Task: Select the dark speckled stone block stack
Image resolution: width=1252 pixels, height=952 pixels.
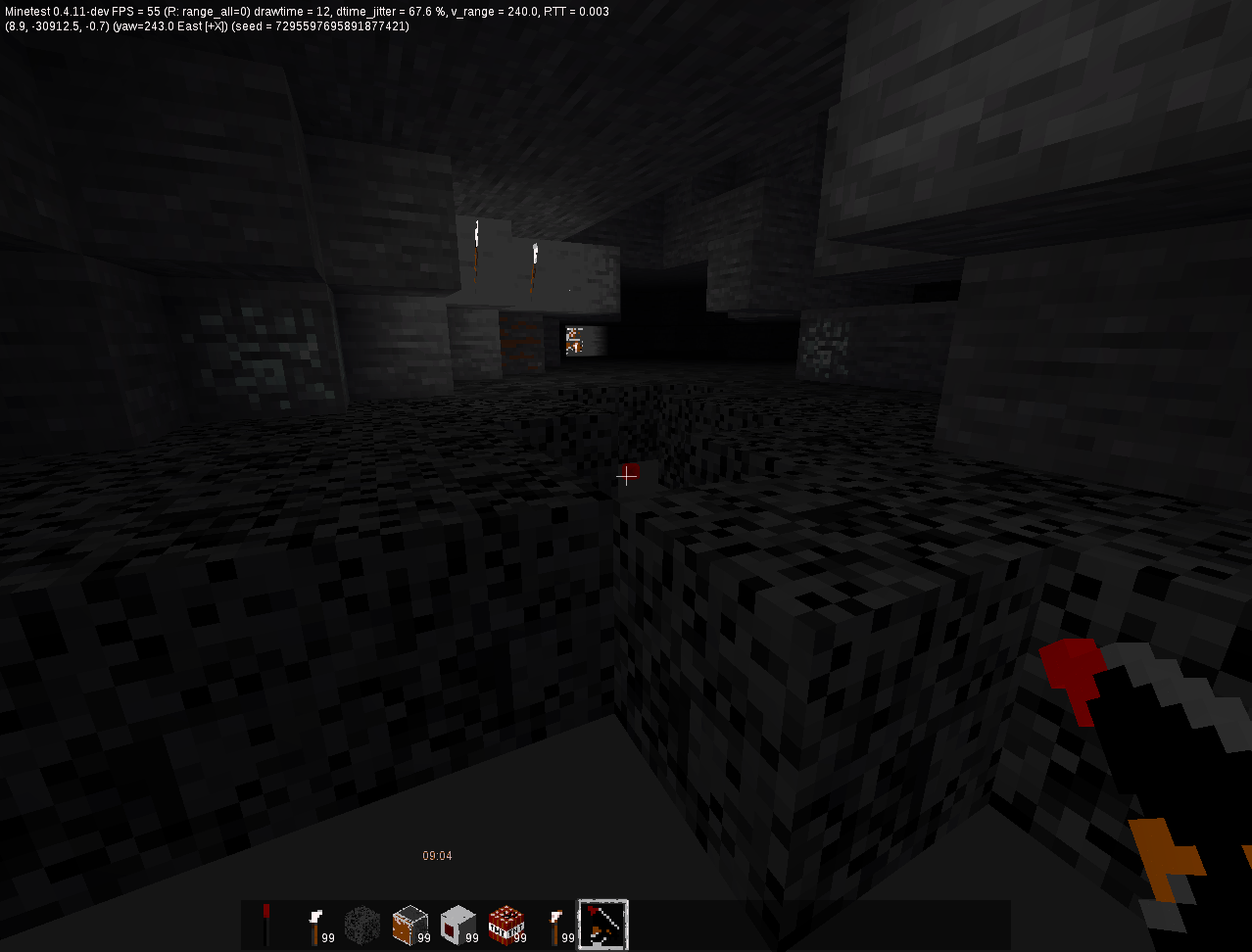Action: tap(361, 925)
